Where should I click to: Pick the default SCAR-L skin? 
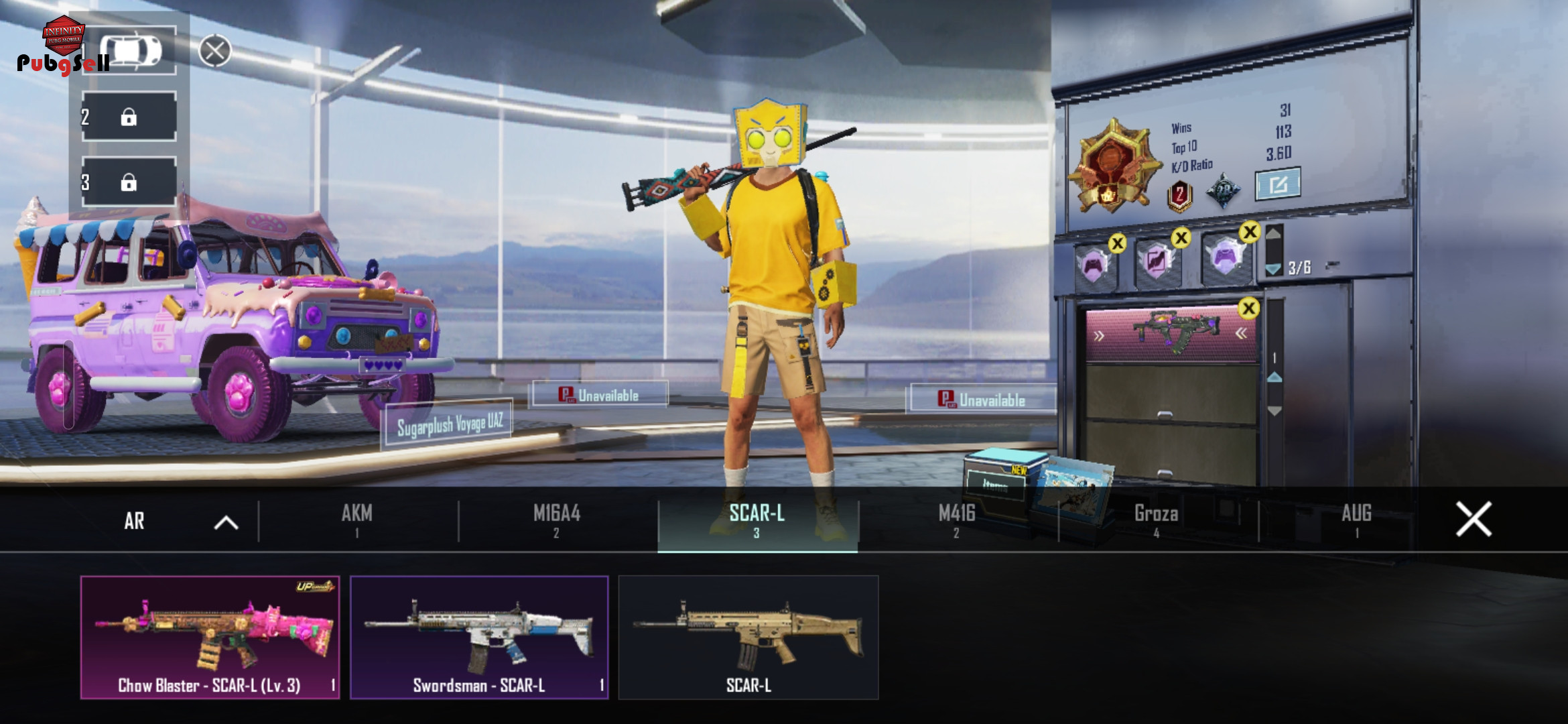tap(748, 637)
